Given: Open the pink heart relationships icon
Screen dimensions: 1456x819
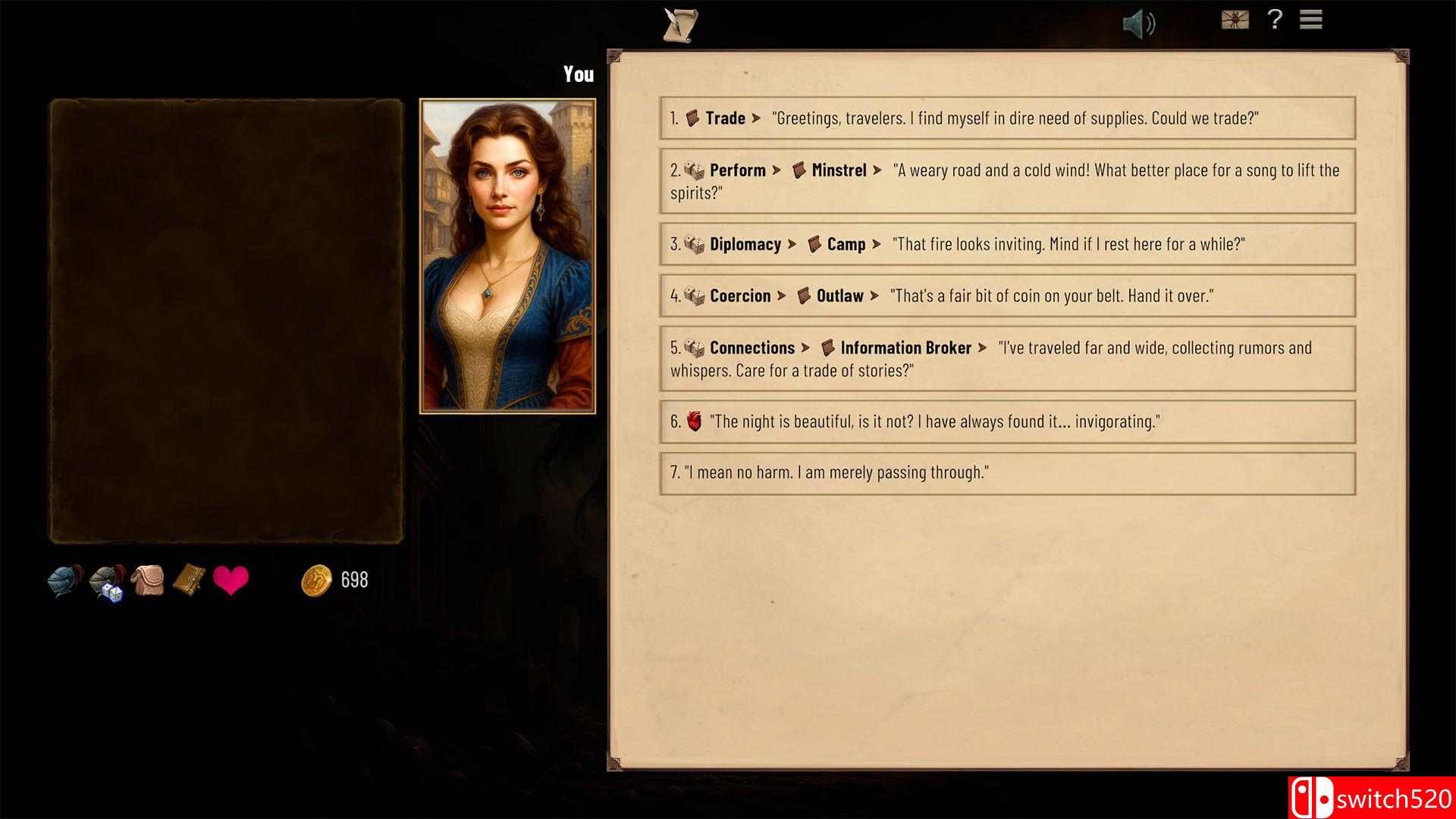Looking at the screenshot, I should (232, 579).
